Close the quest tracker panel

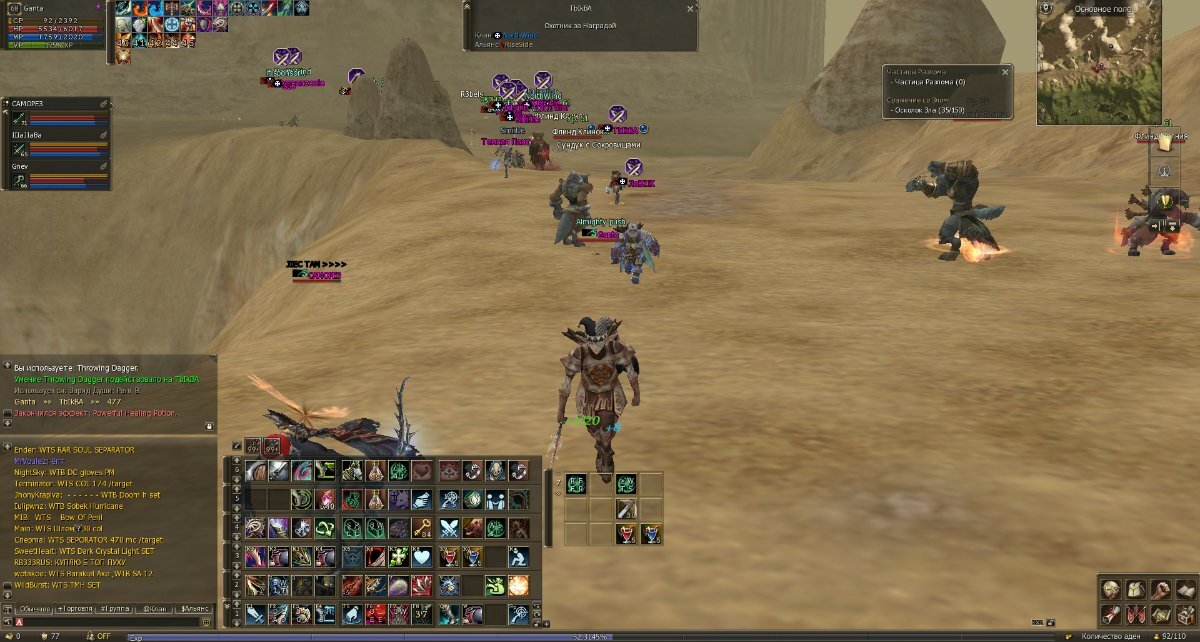(1005, 72)
